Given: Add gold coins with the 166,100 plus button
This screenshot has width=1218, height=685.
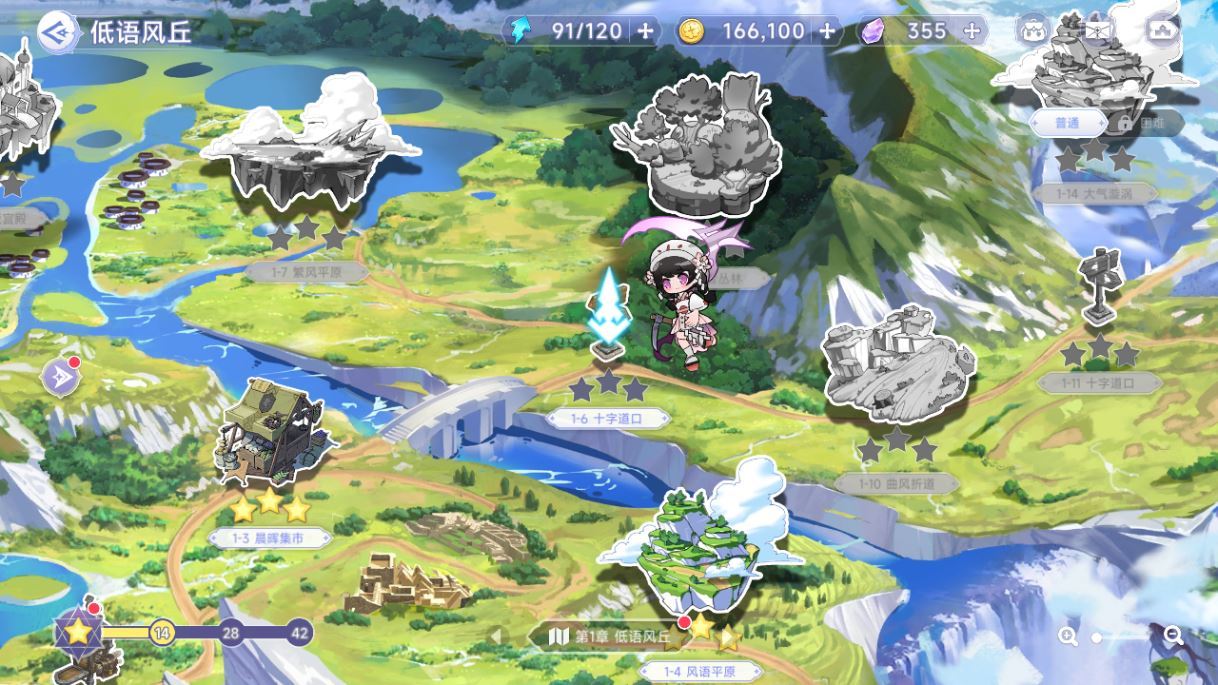Looking at the screenshot, I should (827, 31).
